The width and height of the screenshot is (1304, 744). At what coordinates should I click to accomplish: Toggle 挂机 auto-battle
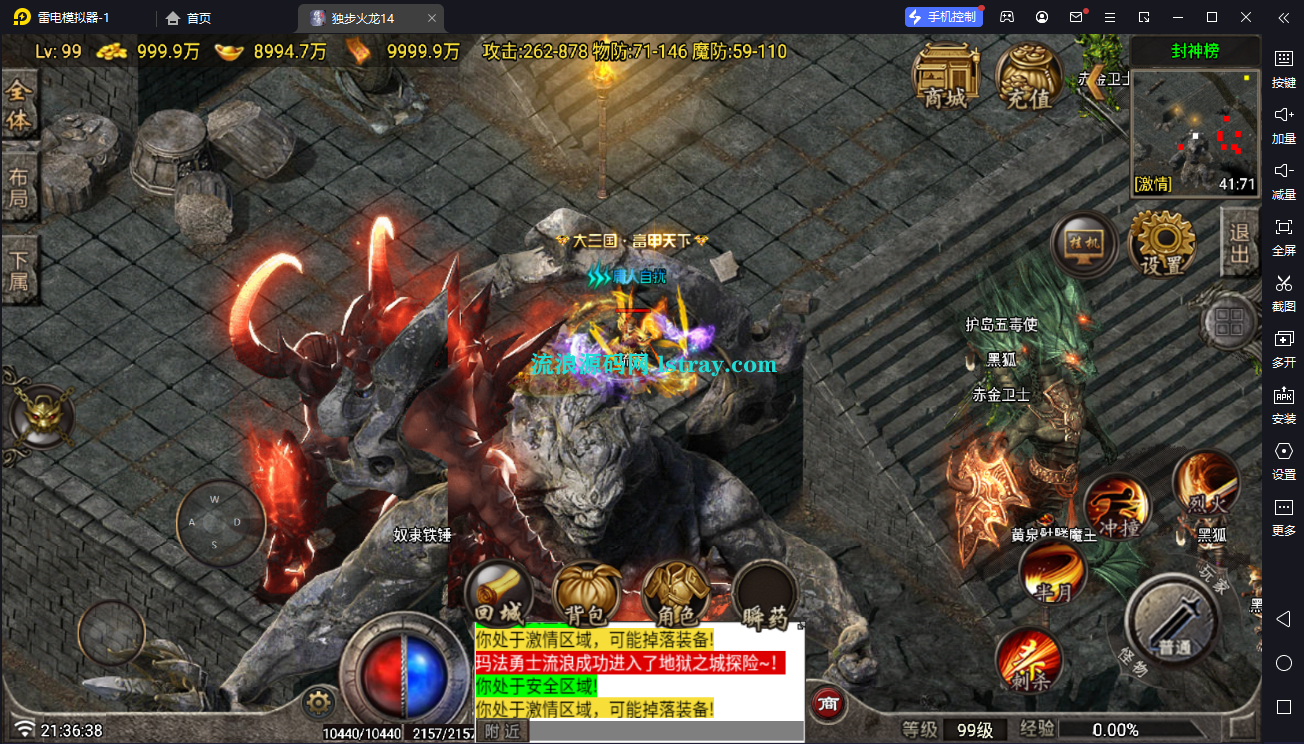point(1084,246)
